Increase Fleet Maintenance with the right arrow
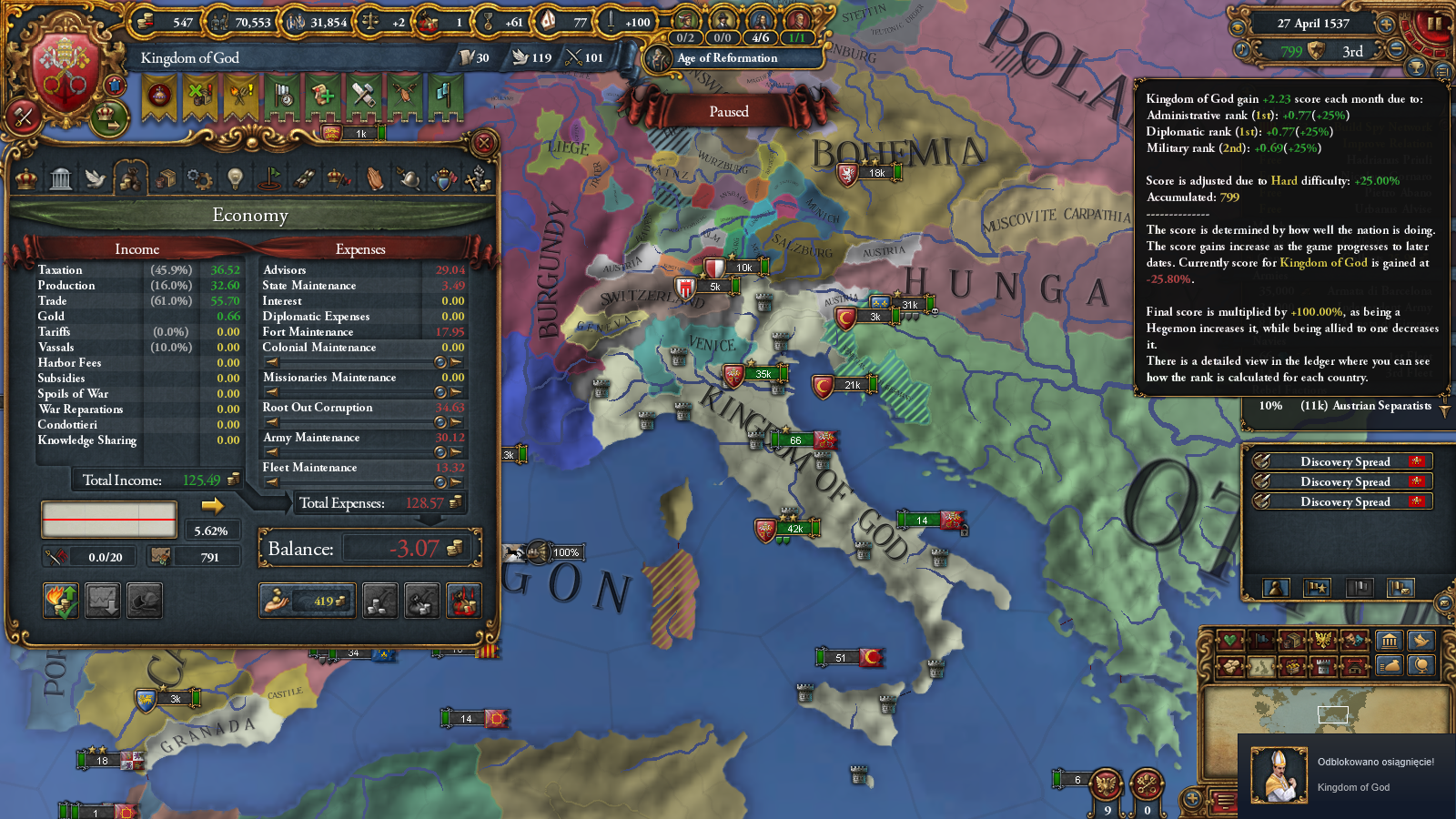The height and width of the screenshot is (819, 1456). coord(456,482)
